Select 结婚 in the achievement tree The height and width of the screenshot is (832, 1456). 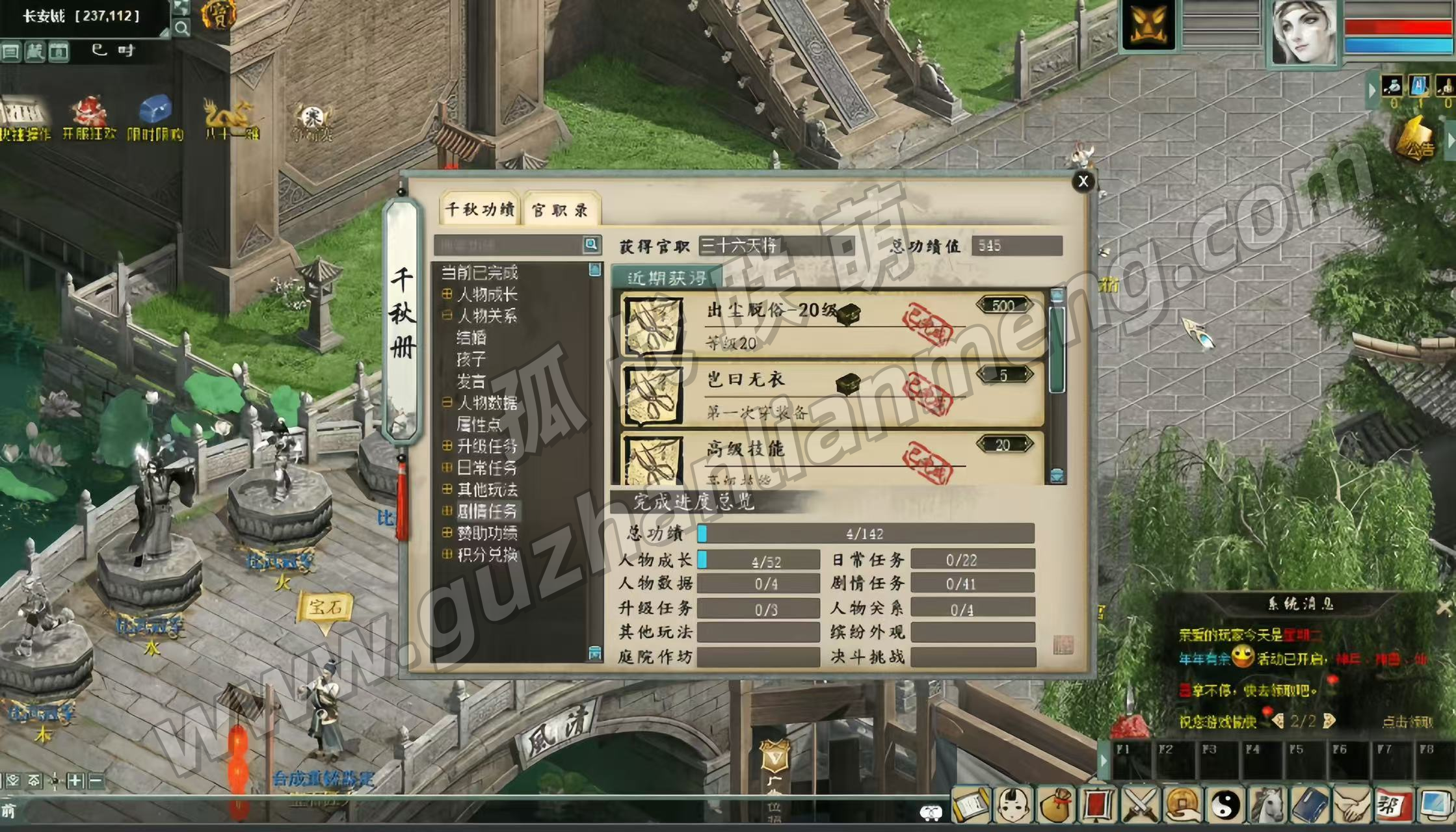(471, 337)
